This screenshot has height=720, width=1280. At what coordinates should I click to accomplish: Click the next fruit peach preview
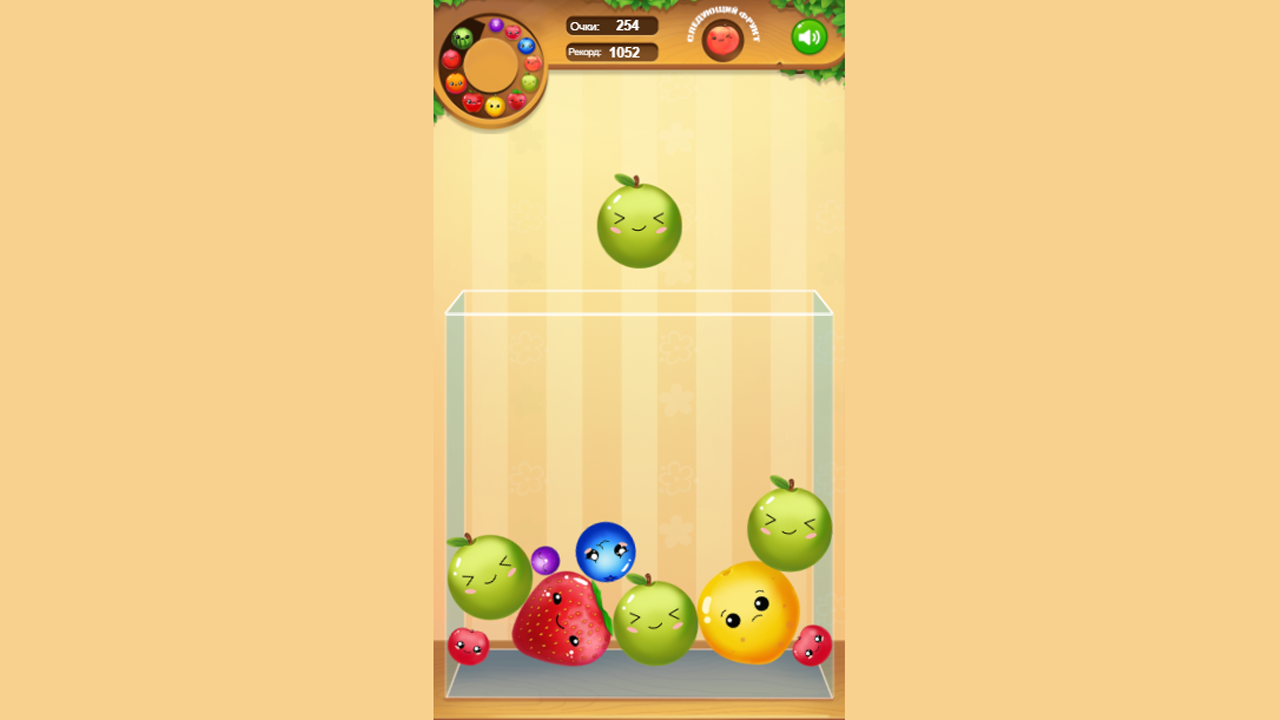722,42
